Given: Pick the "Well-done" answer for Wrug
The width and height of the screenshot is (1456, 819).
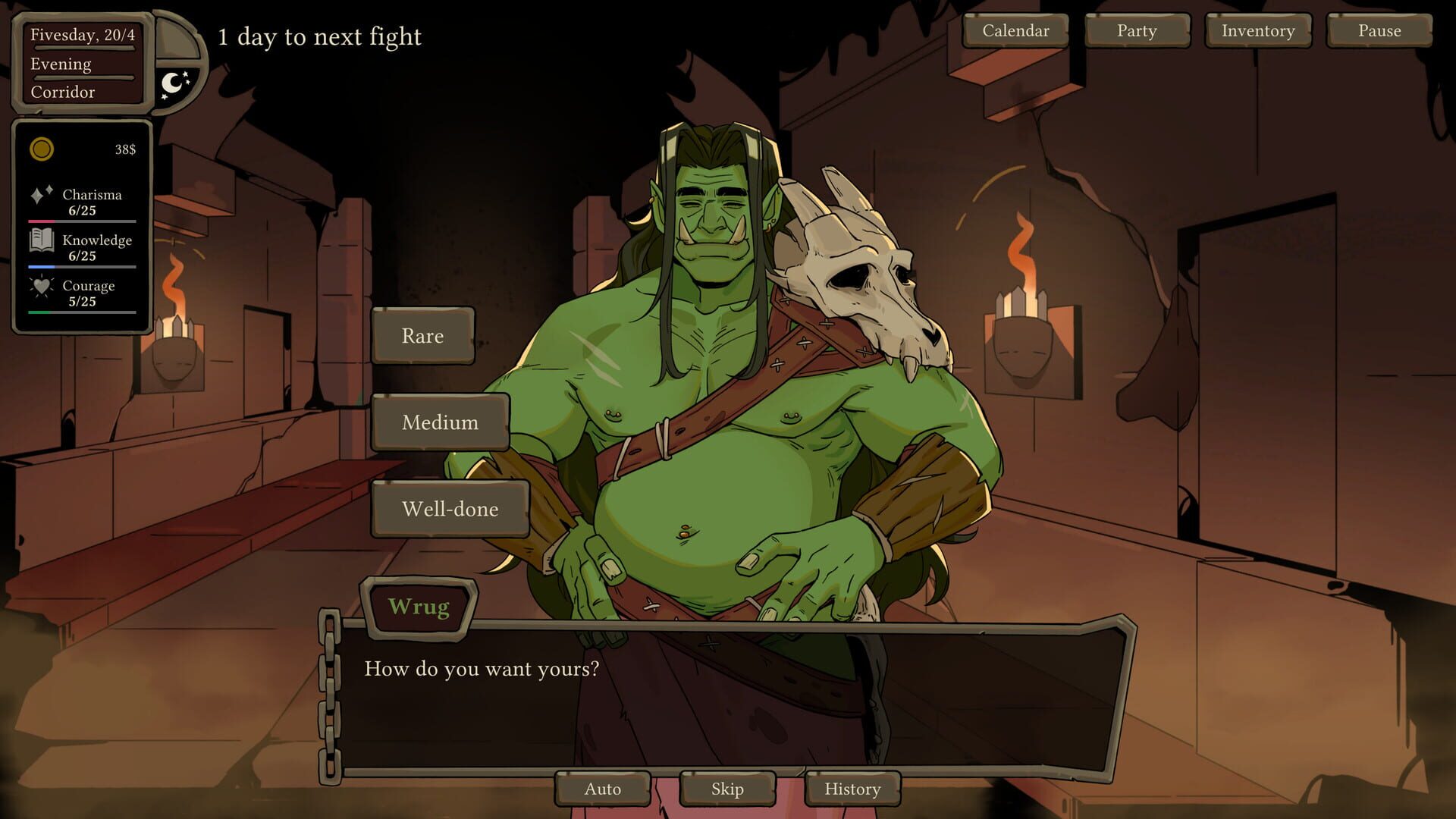Looking at the screenshot, I should pos(450,510).
